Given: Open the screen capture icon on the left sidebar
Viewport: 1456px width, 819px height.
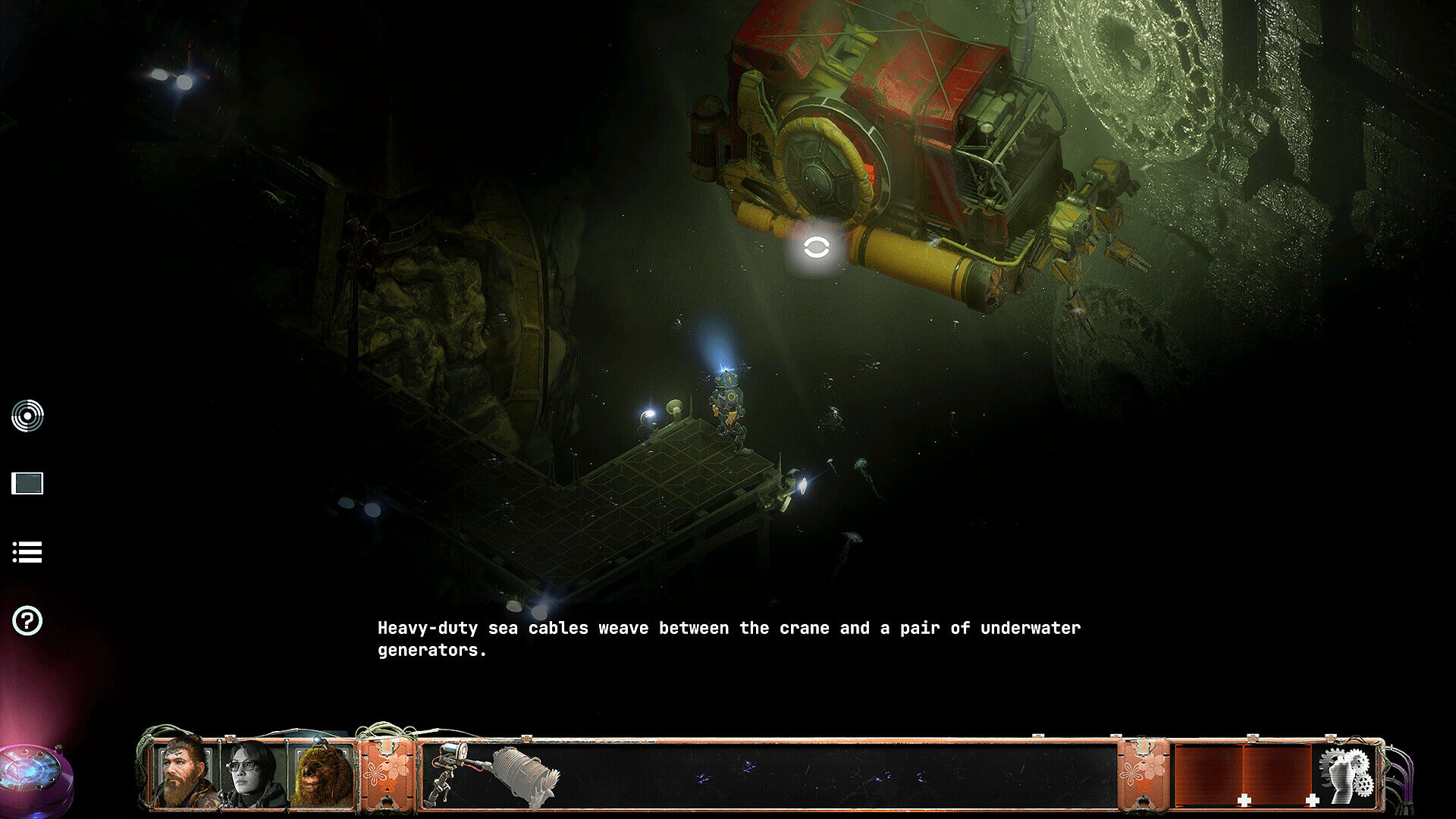Looking at the screenshot, I should (28, 483).
